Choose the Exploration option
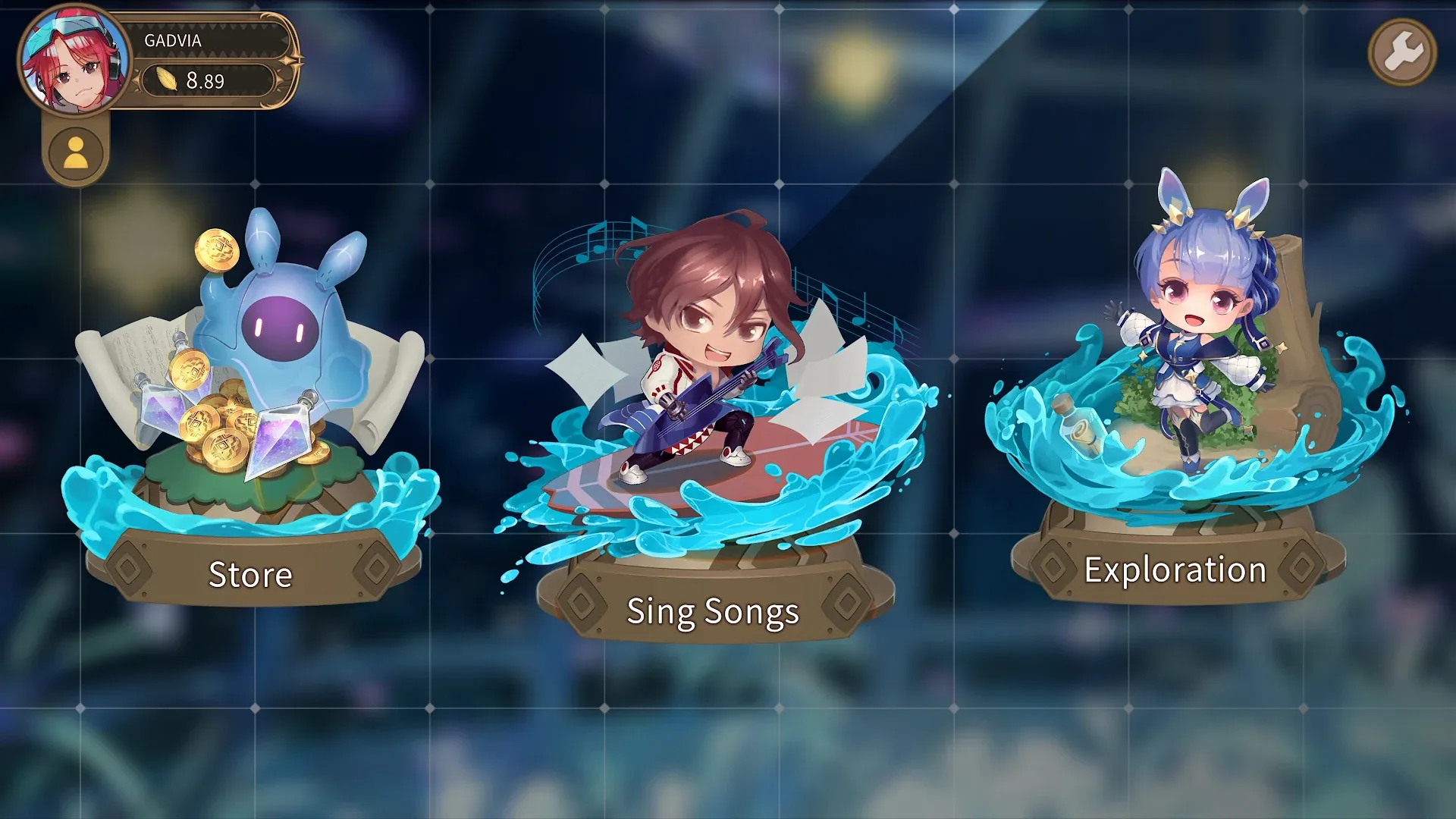This screenshot has width=1456, height=819. tap(1175, 570)
